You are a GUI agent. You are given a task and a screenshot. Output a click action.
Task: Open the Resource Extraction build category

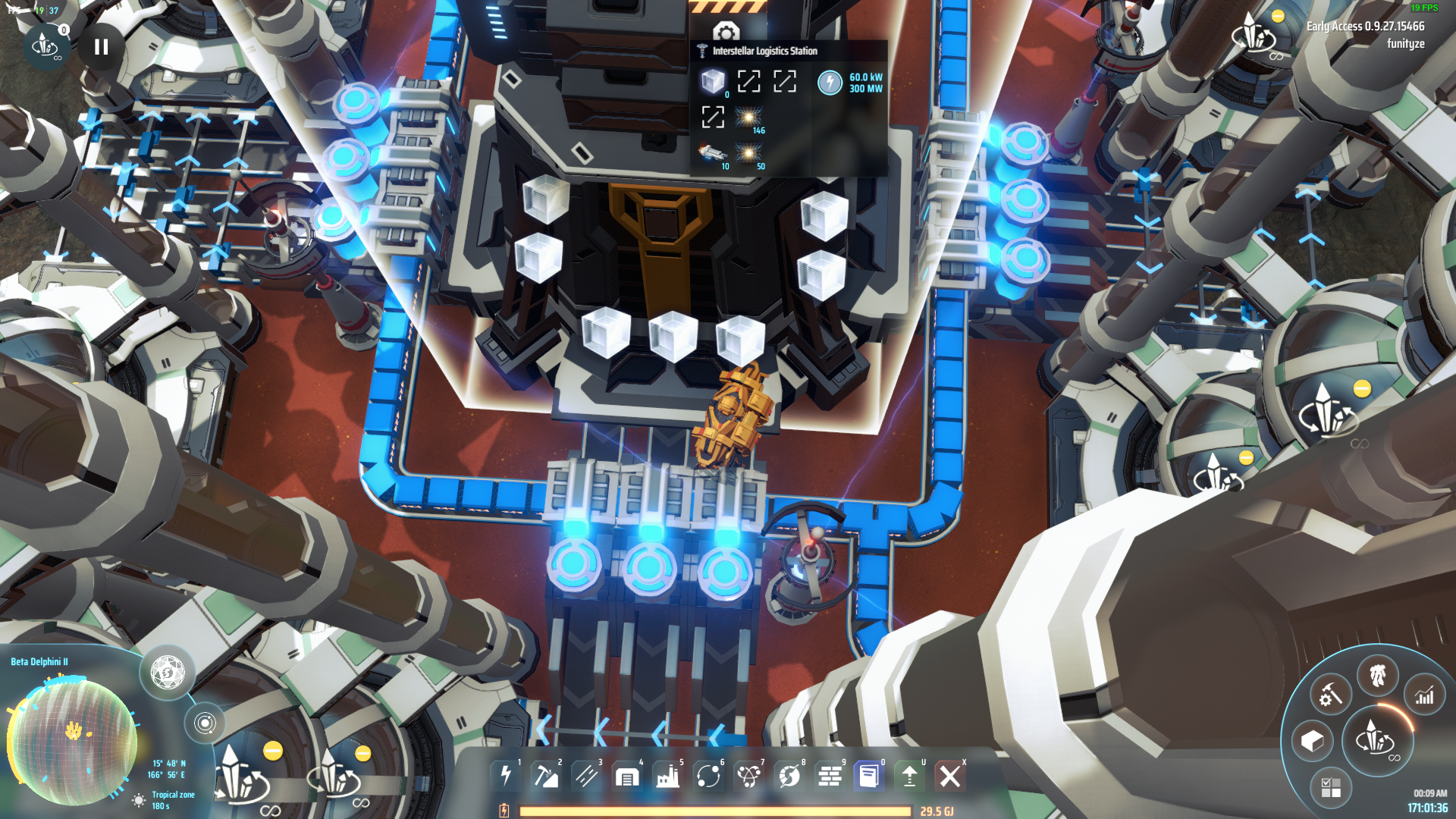[x=547, y=776]
